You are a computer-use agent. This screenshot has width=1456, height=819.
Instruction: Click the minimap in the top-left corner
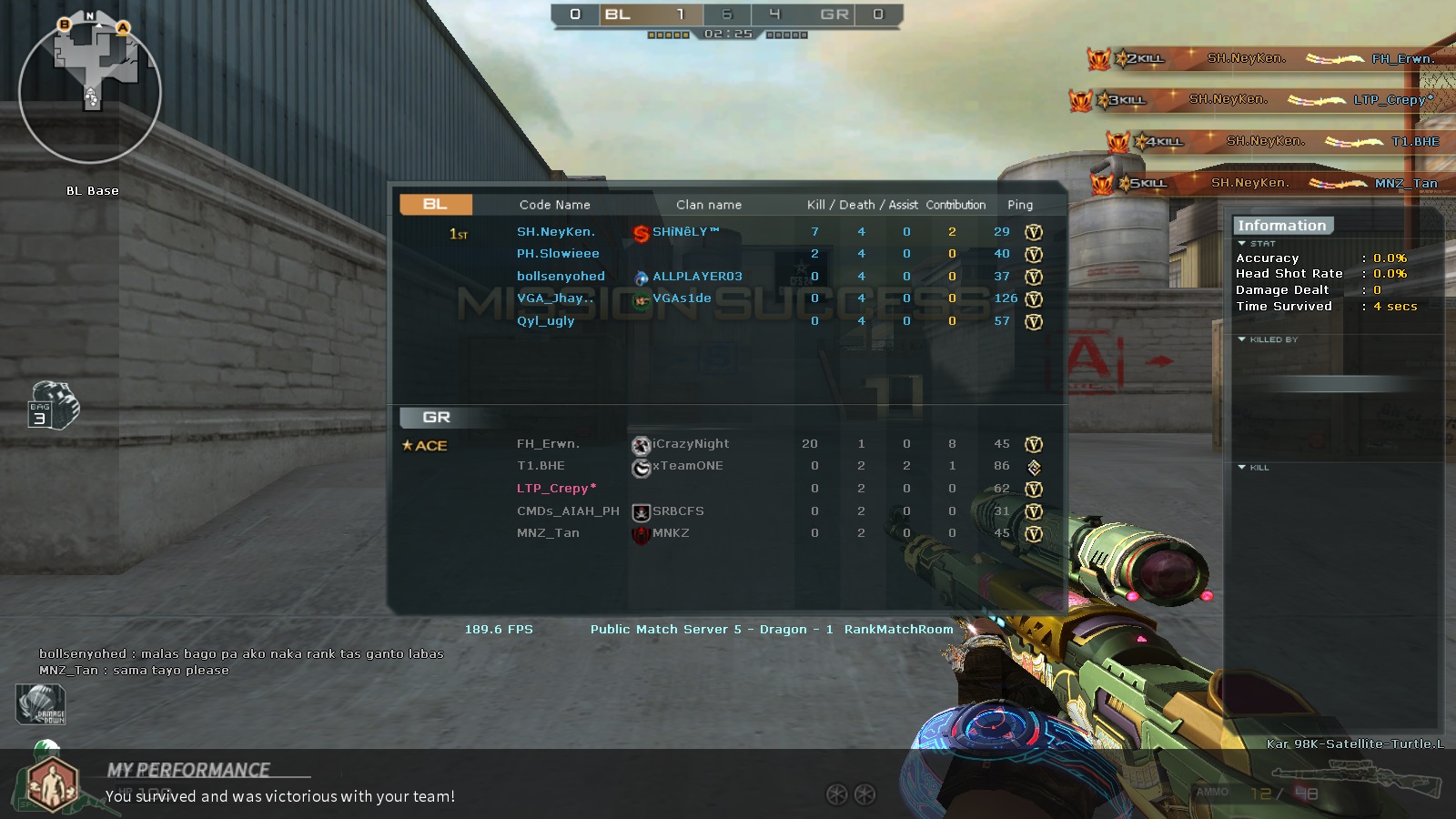tap(89, 91)
